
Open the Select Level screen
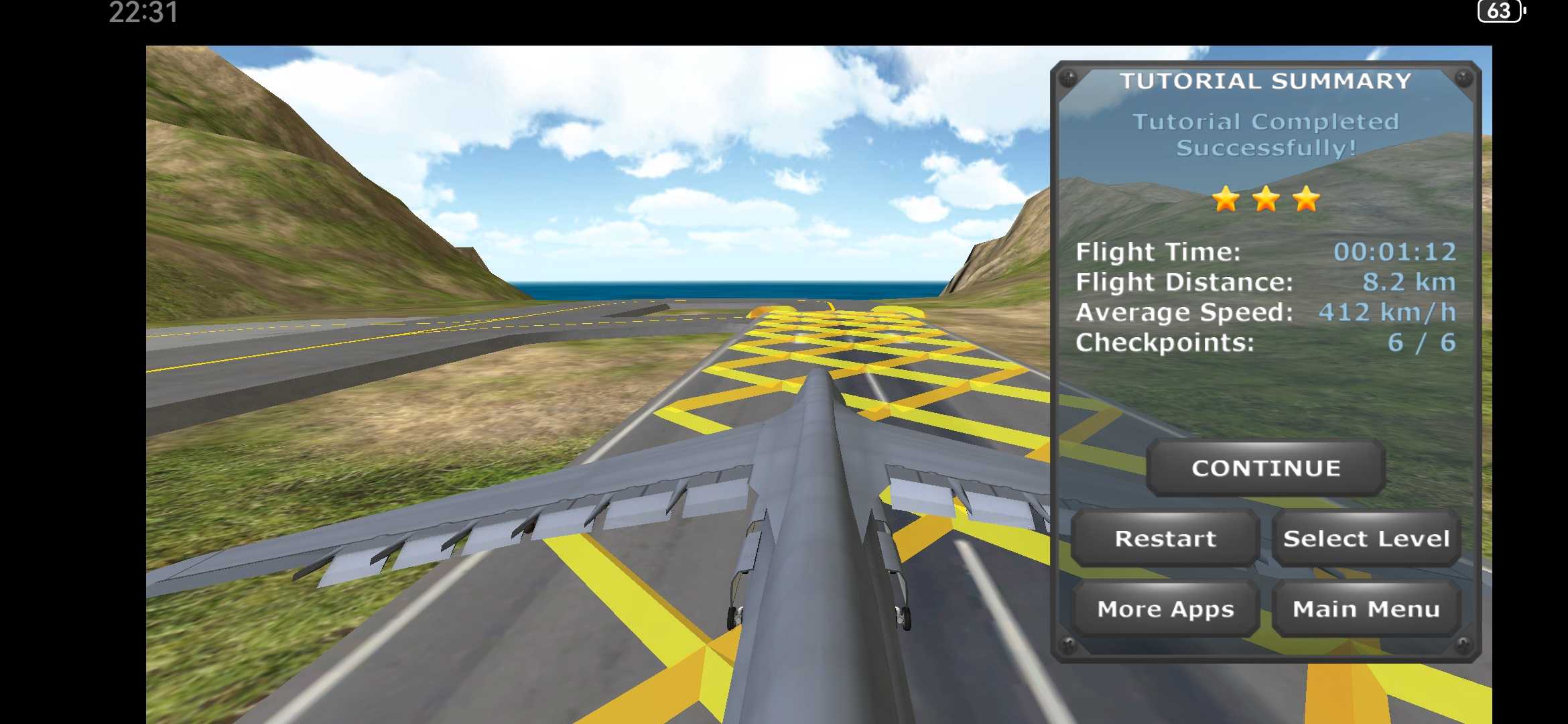click(1366, 538)
